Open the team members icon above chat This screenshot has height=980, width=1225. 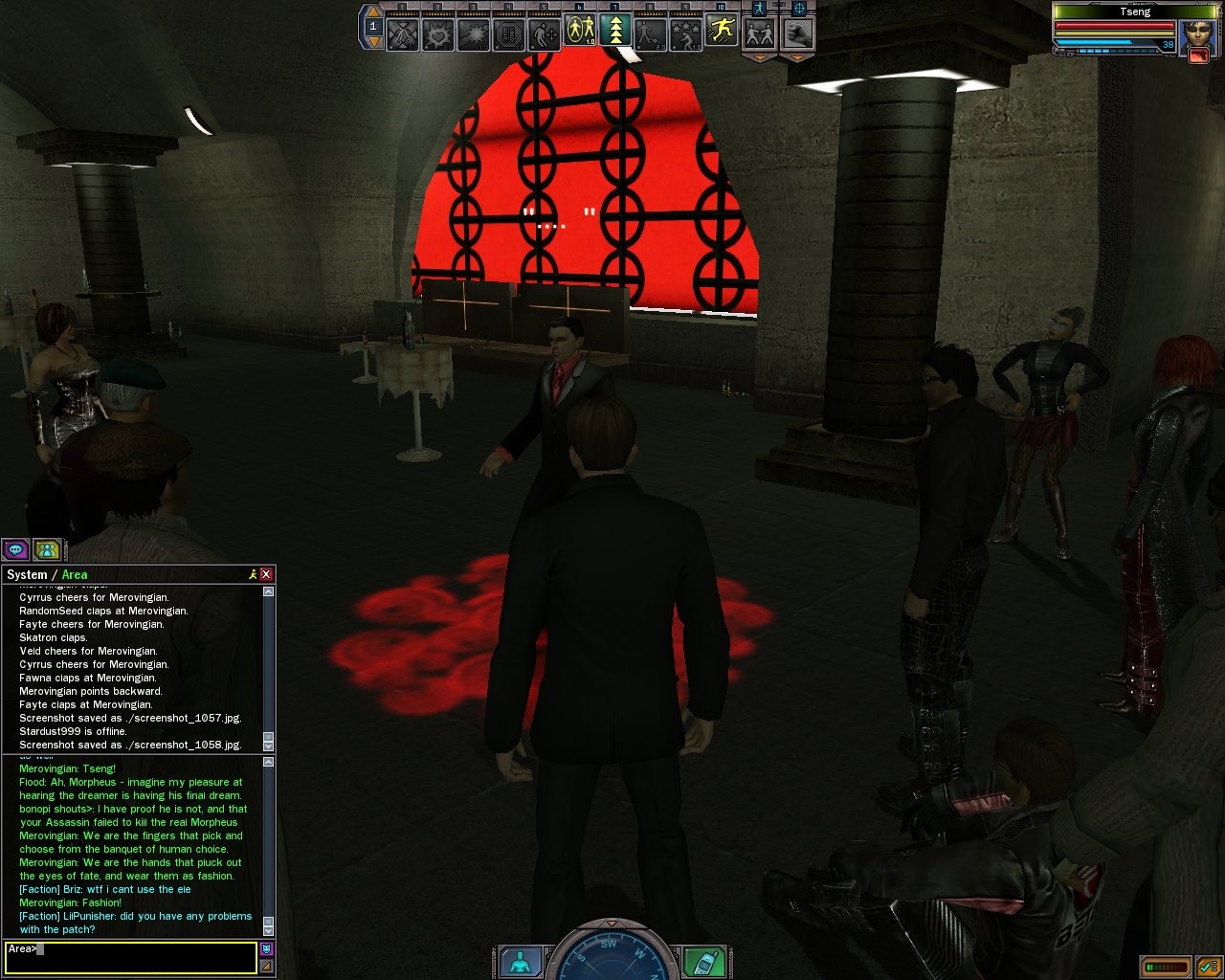coord(46,549)
